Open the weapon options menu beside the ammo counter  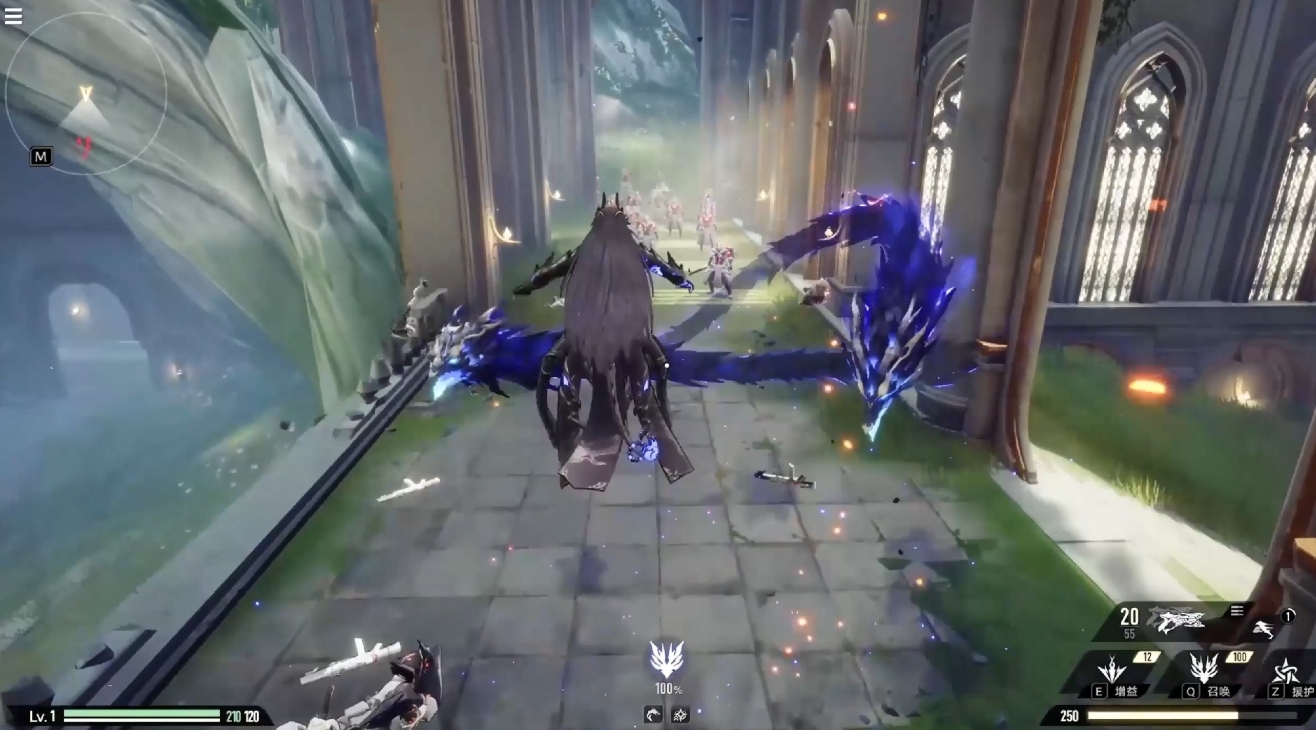(x=1237, y=610)
